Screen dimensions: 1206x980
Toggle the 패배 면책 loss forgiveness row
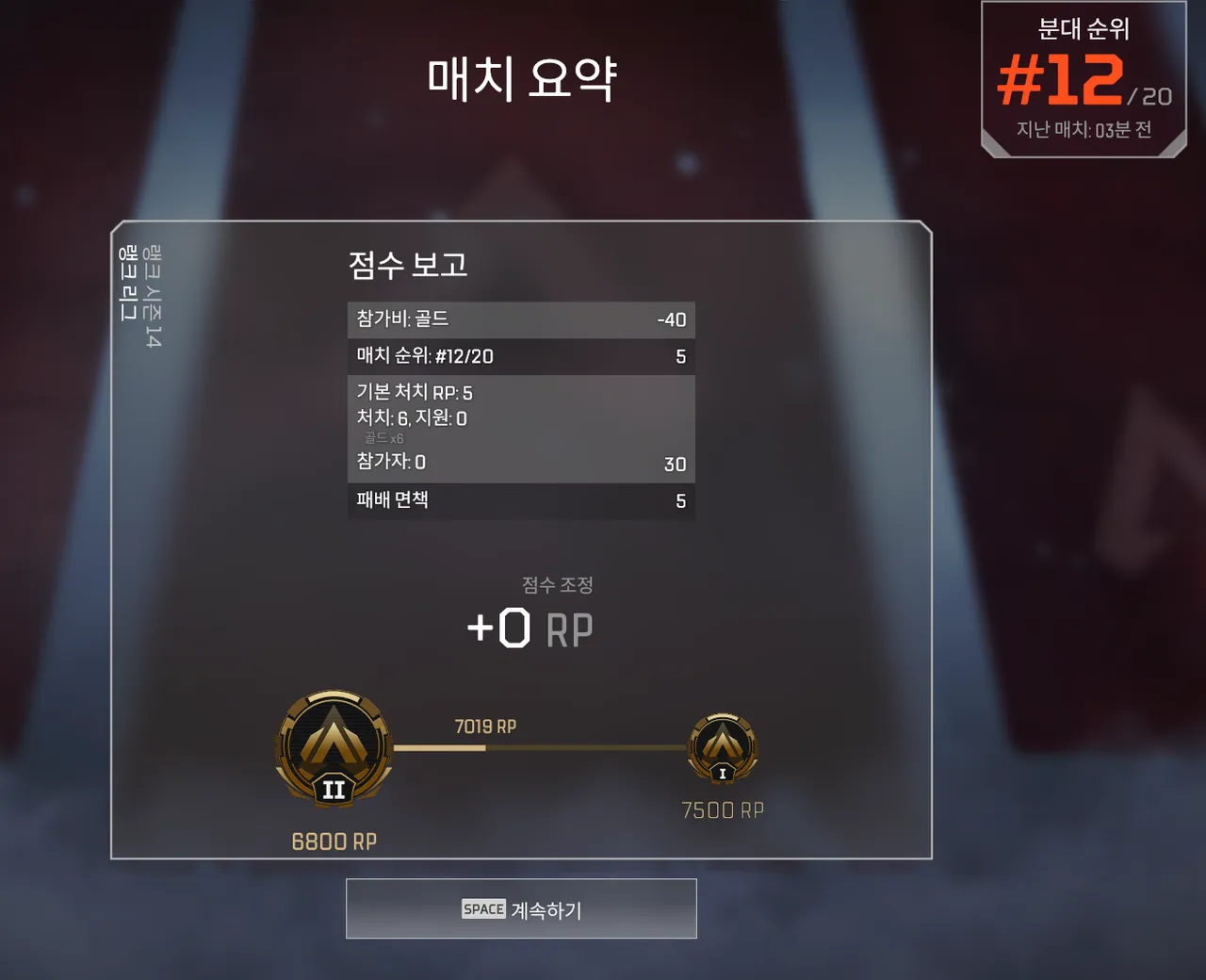click(x=521, y=500)
